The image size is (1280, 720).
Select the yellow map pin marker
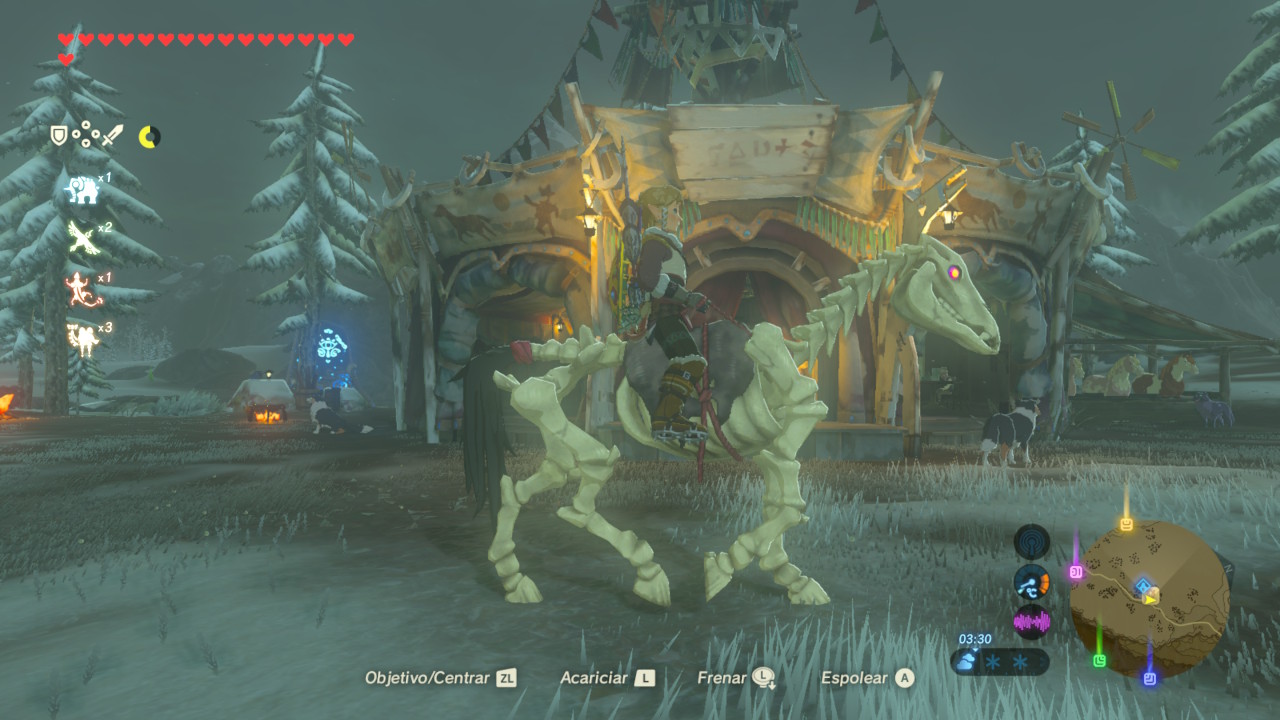1127,524
